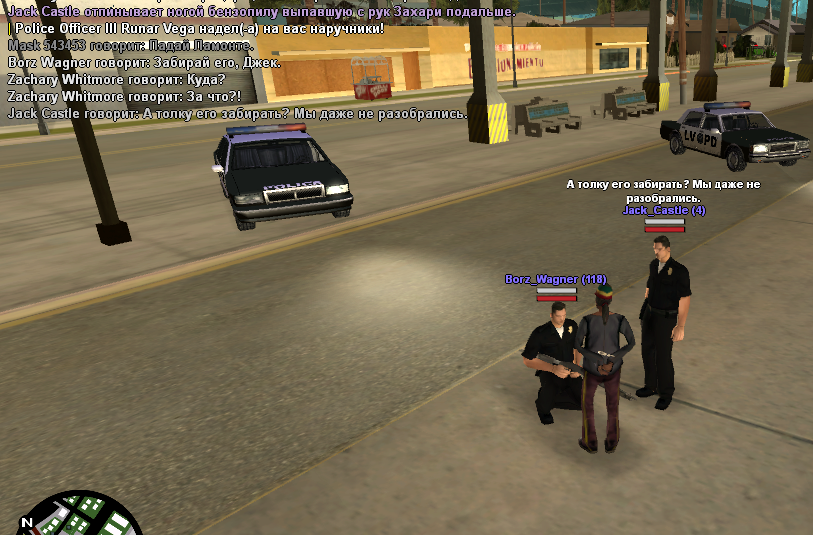Select Zachary Whitmore's "Куда?" chat message
The height and width of the screenshot is (535, 813).
click(x=116, y=80)
